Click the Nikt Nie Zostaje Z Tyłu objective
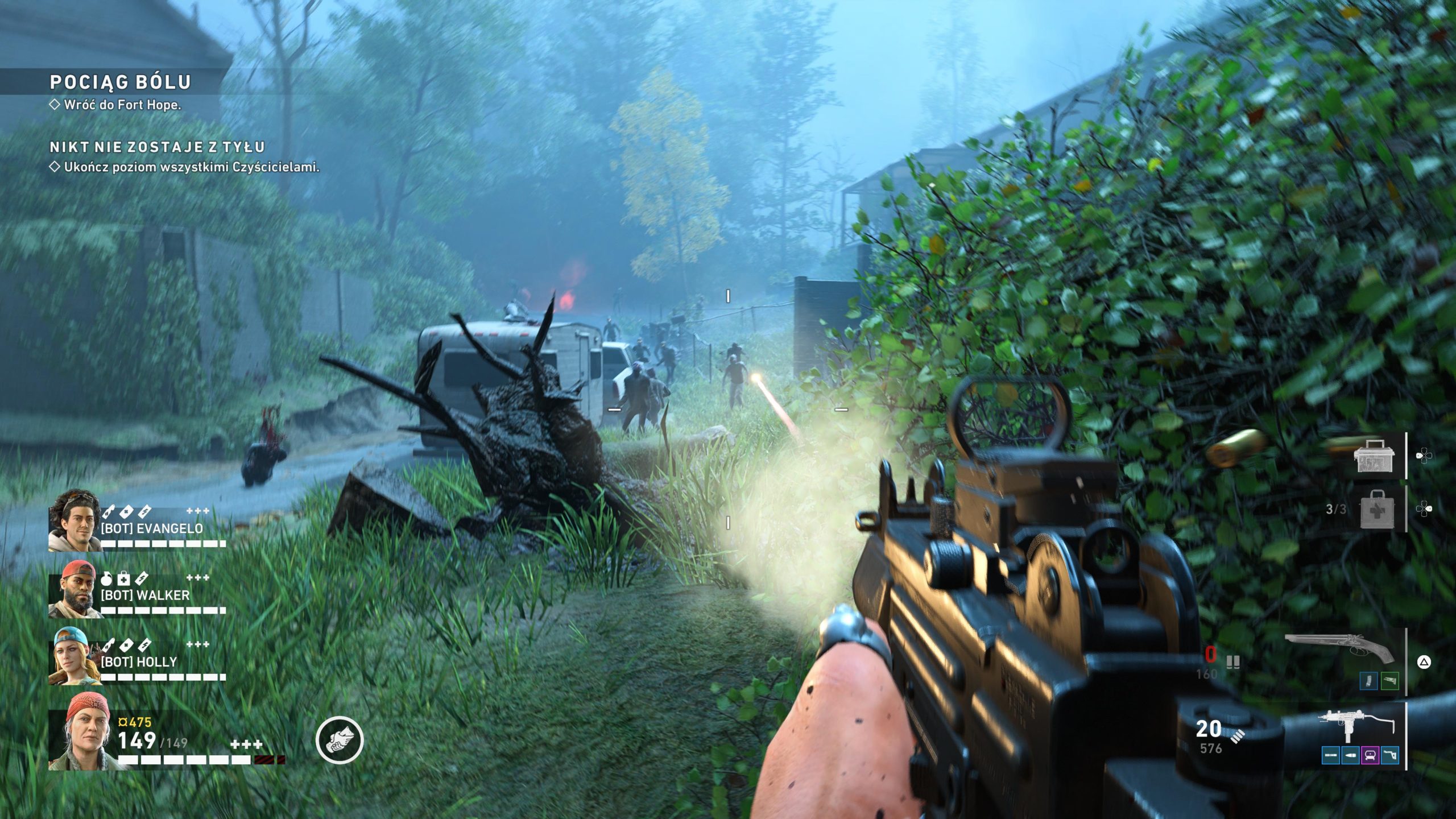The width and height of the screenshot is (1456, 819). pyautogui.click(x=157, y=147)
